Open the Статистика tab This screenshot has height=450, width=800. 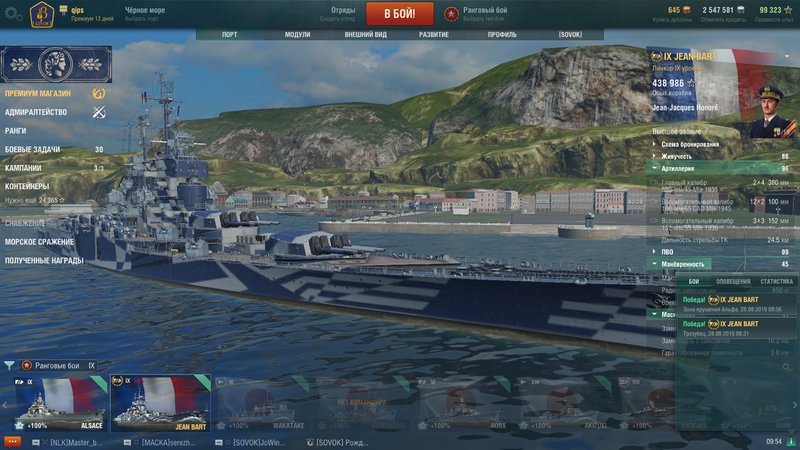click(x=776, y=282)
